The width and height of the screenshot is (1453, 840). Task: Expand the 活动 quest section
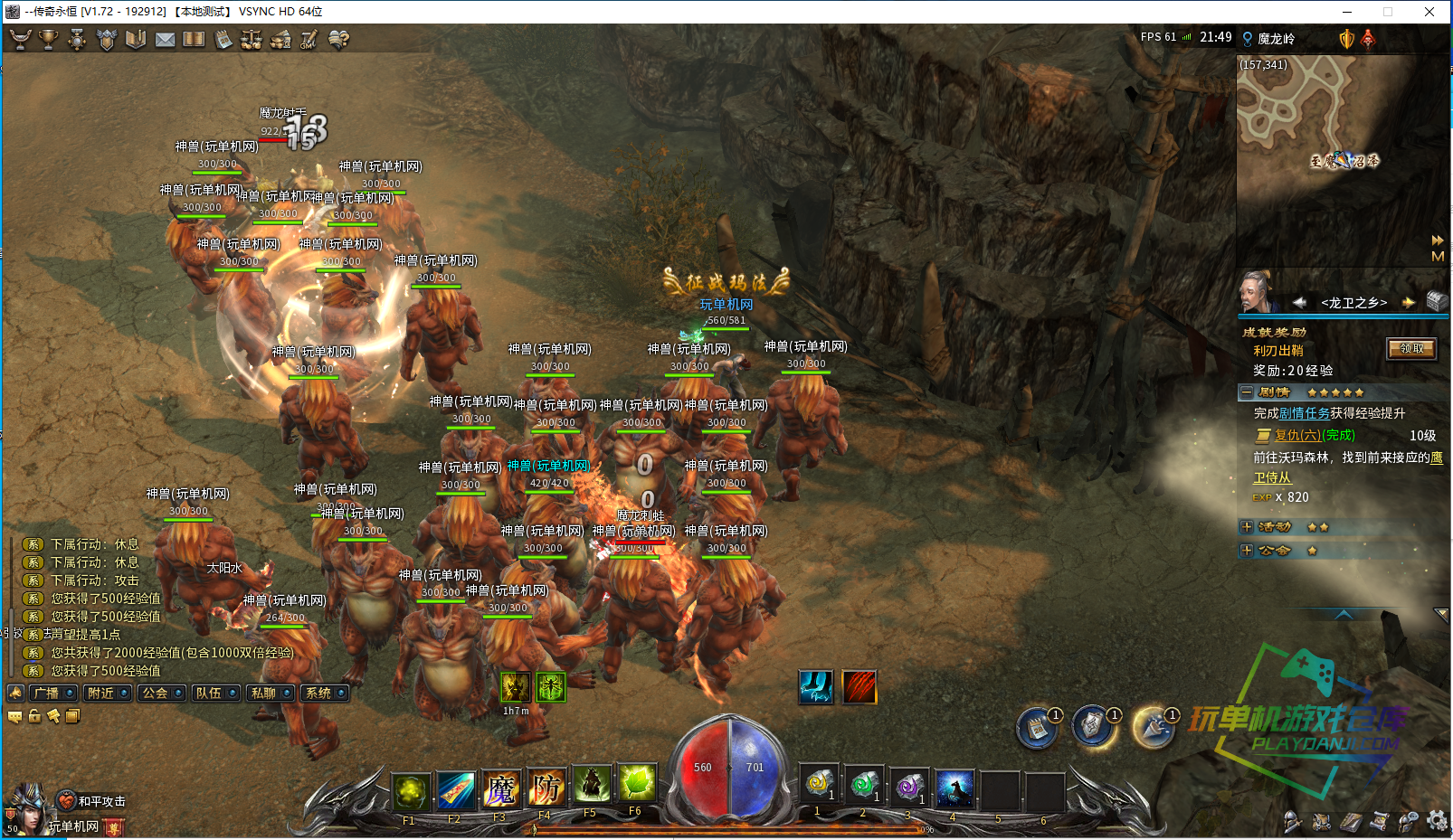click(x=1247, y=526)
